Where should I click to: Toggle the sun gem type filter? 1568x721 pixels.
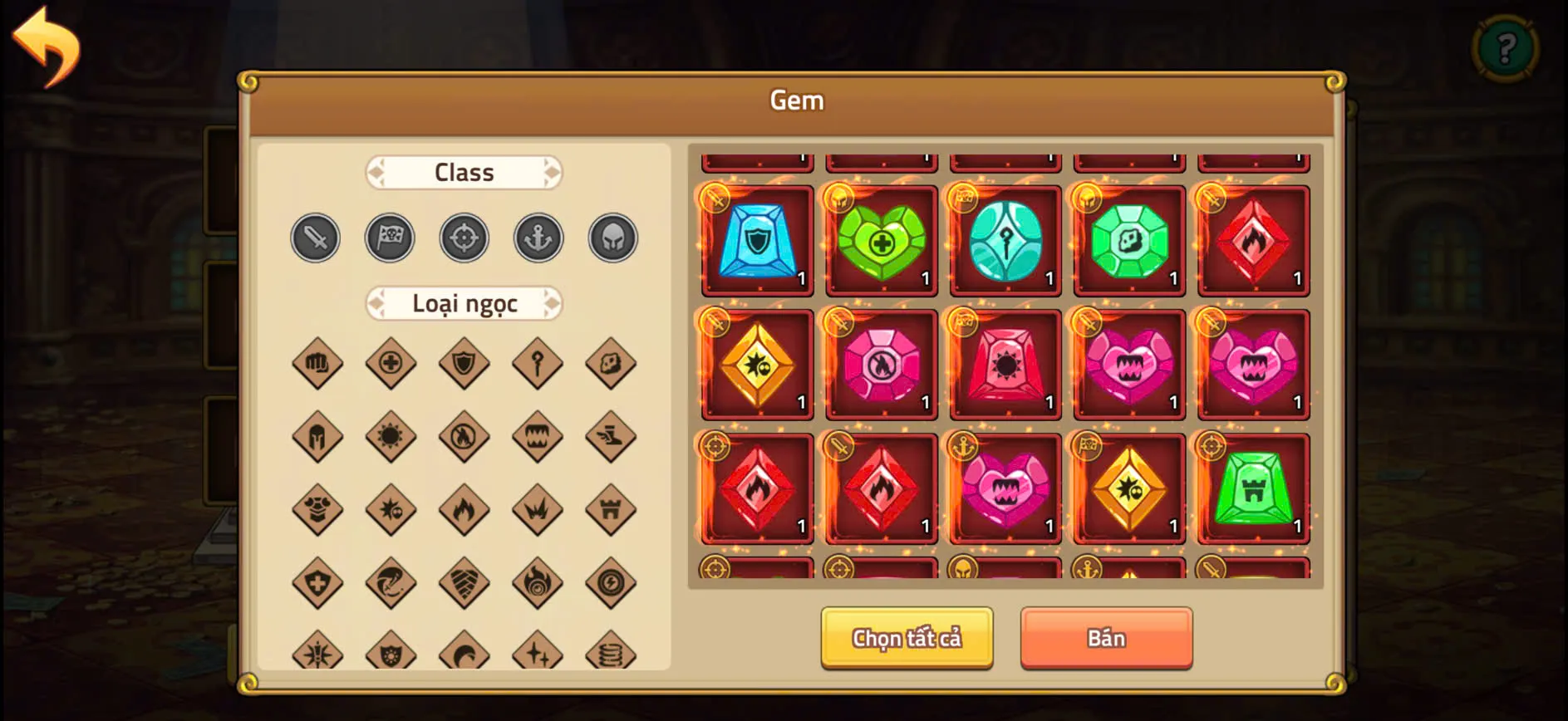[391, 436]
